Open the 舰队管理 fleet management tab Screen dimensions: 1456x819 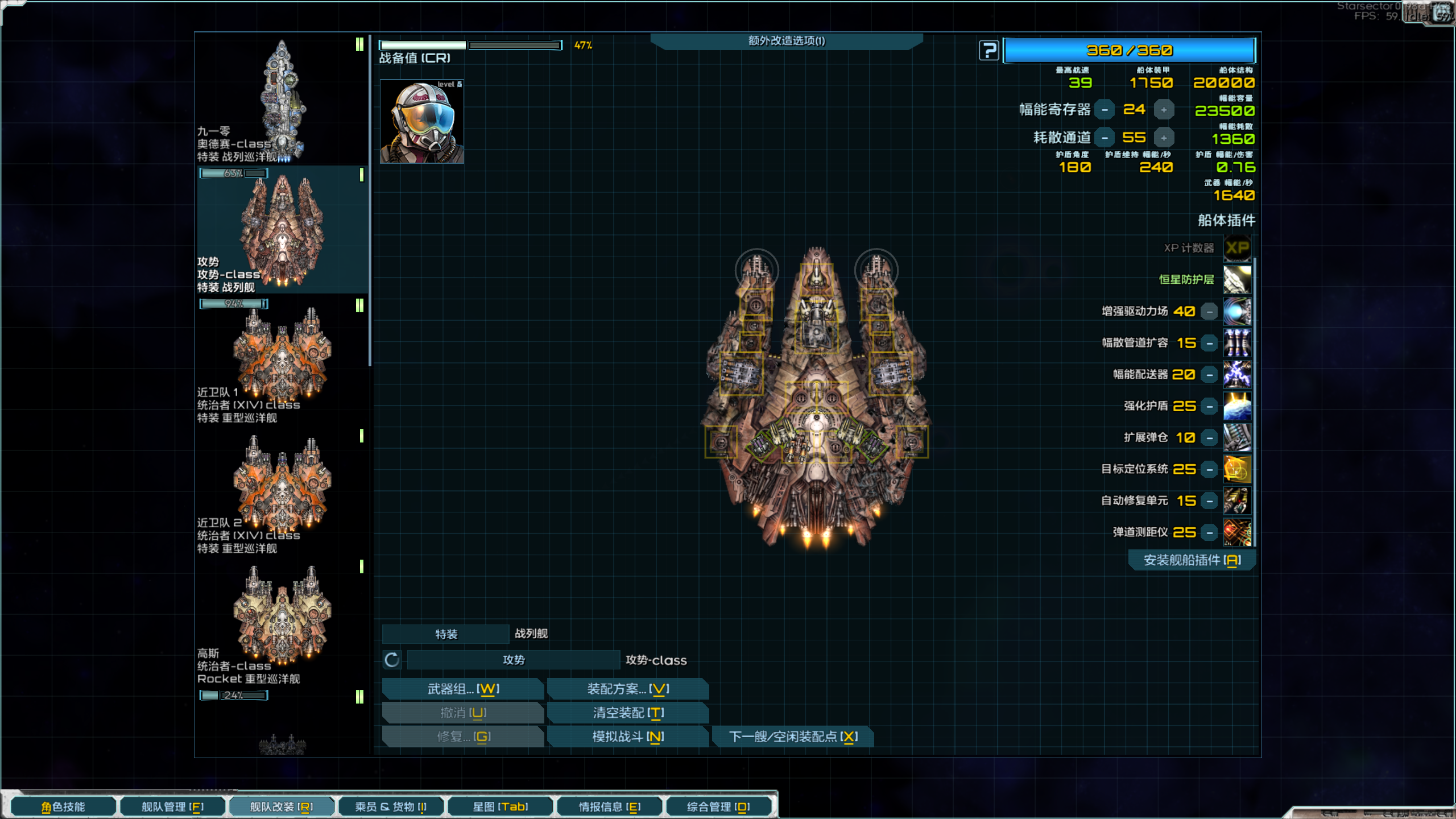click(x=172, y=806)
